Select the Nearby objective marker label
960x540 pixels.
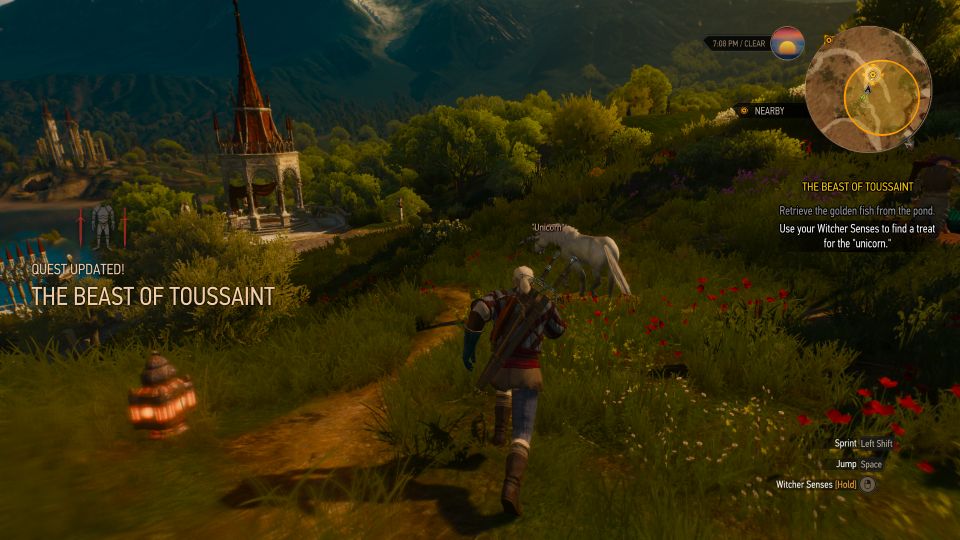coord(769,111)
